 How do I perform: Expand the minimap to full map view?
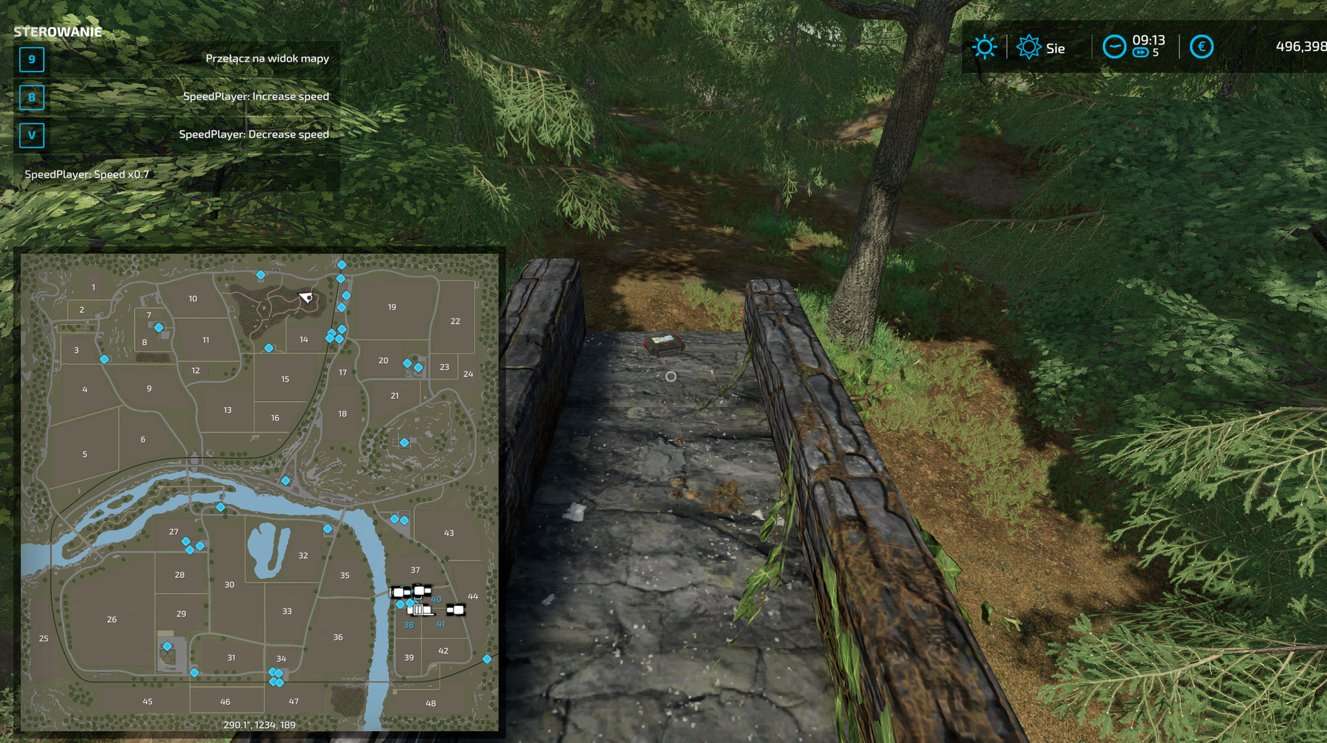point(260,490)
